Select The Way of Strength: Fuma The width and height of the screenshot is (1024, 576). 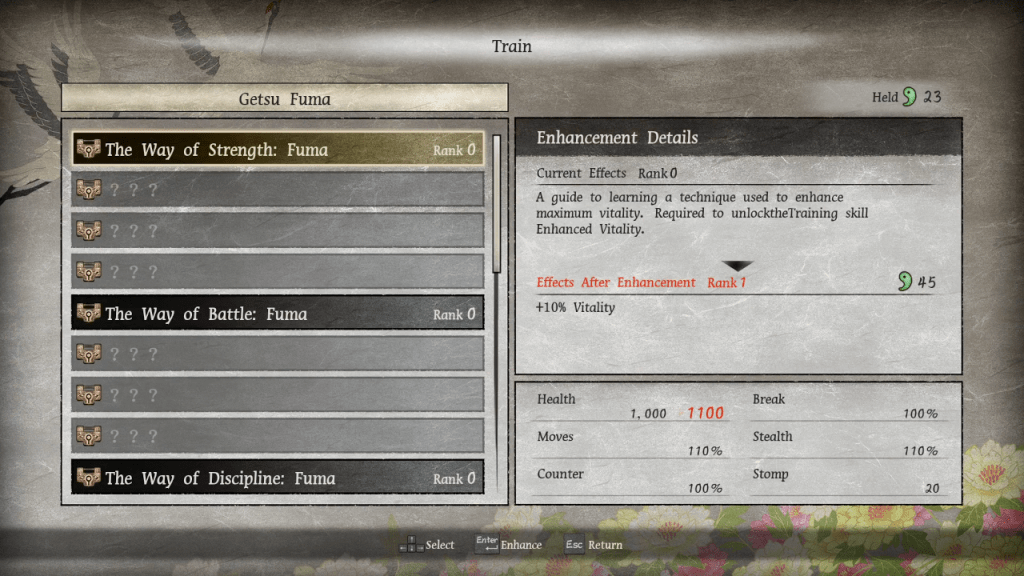click(x=277, y=150)
